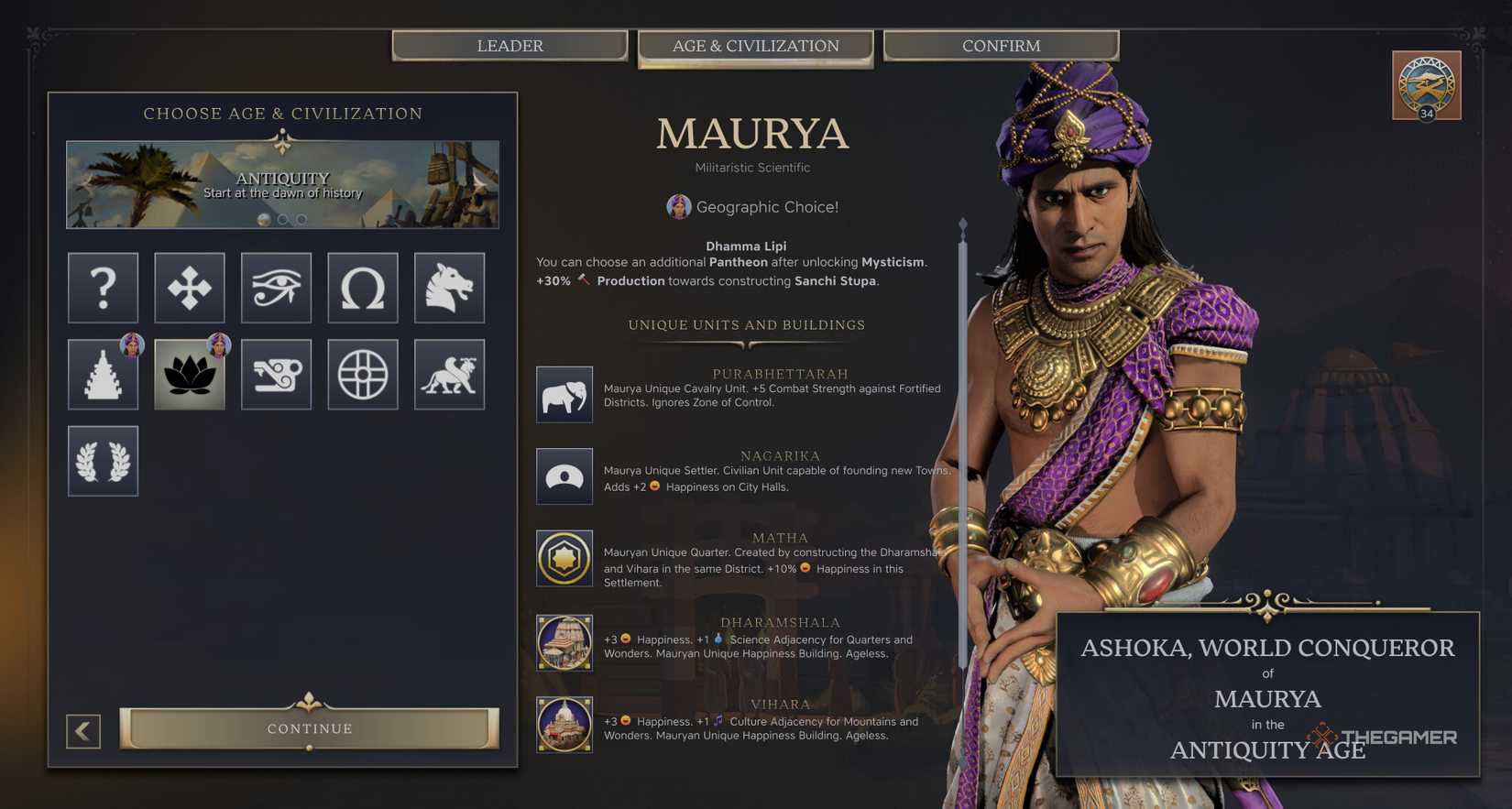
Task: Select the wheel emblem civilization icon
Action: click(363, 374)
